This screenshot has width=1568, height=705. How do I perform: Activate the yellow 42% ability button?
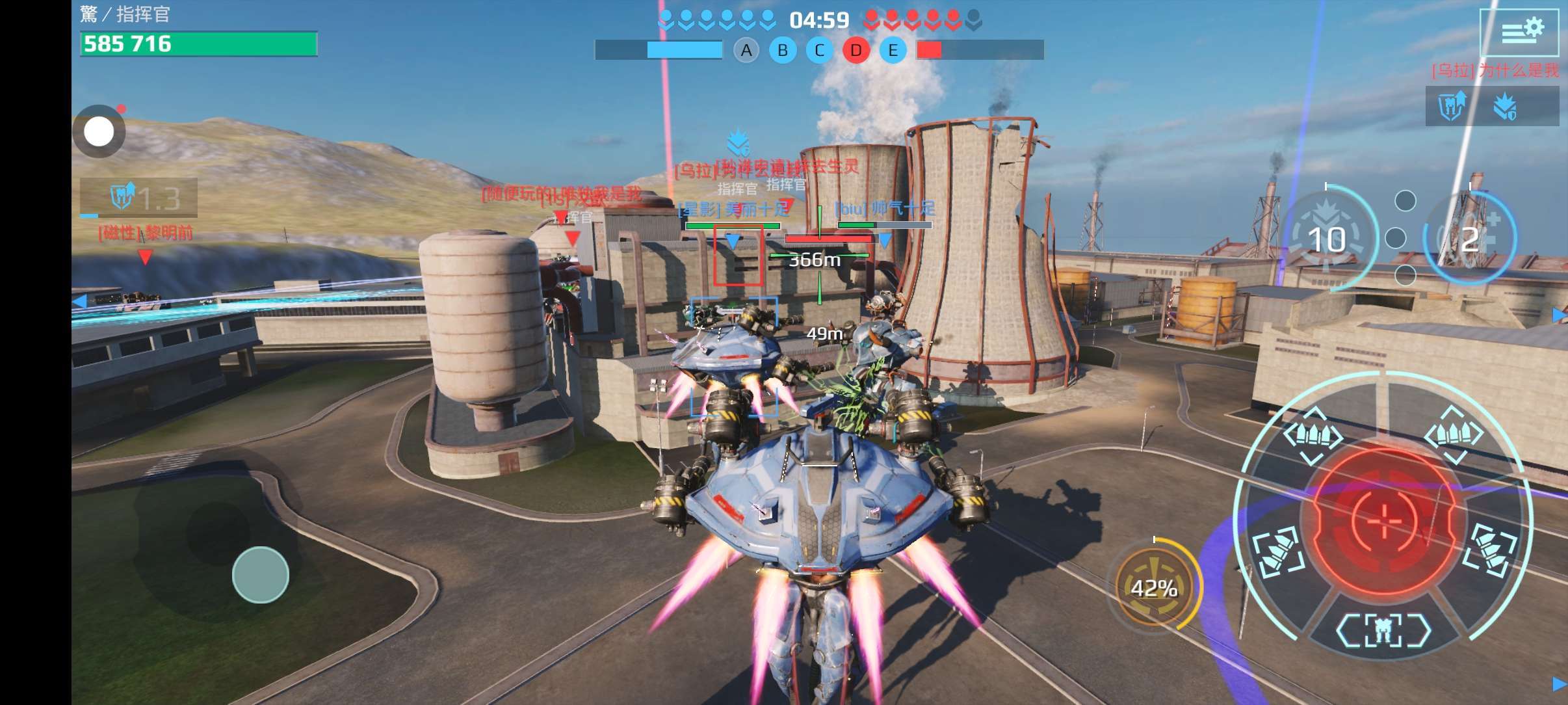[x=1155, y=588]
